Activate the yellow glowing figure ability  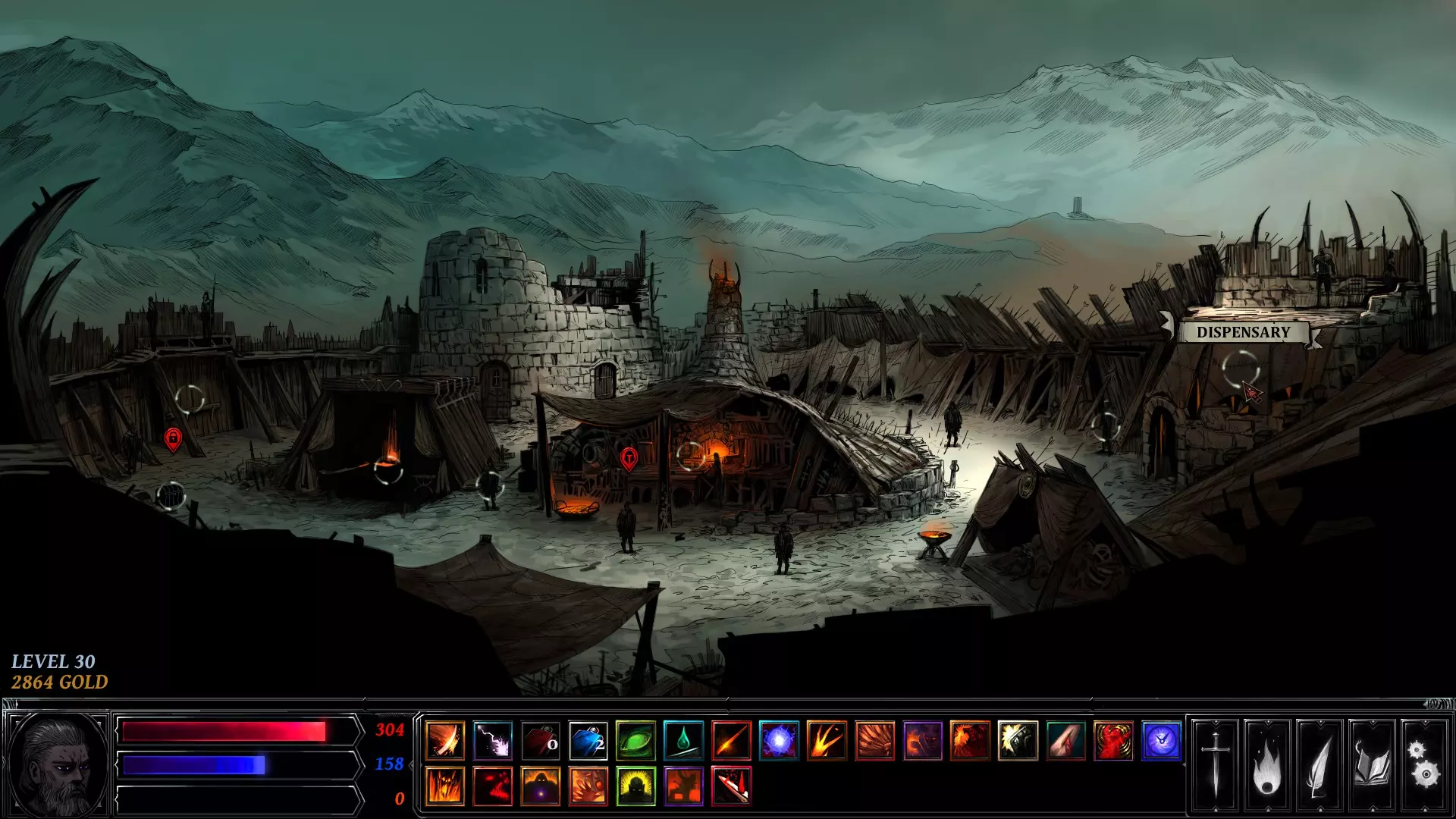(635, 786)
